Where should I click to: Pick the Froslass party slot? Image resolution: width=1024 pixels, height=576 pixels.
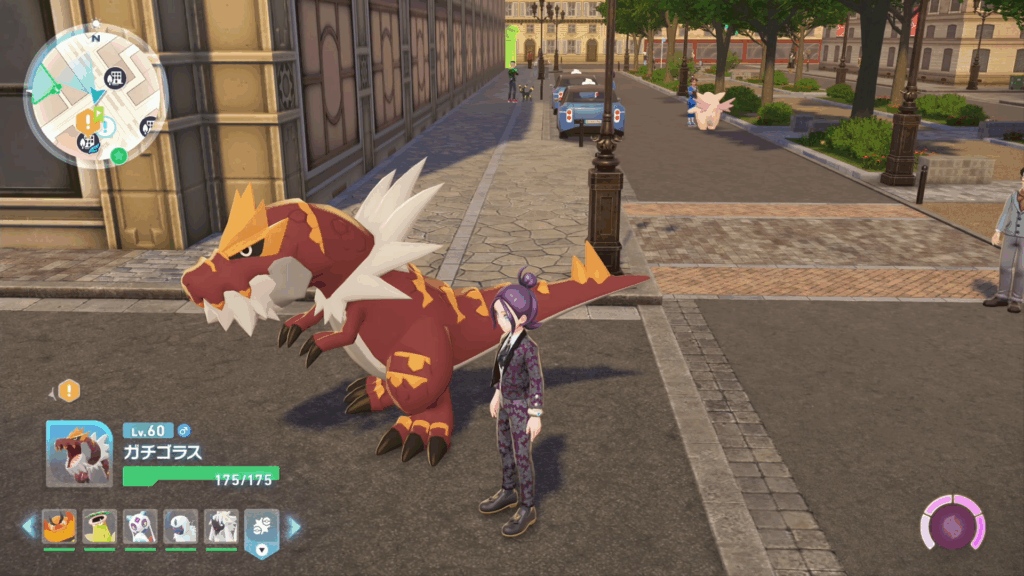140,526
